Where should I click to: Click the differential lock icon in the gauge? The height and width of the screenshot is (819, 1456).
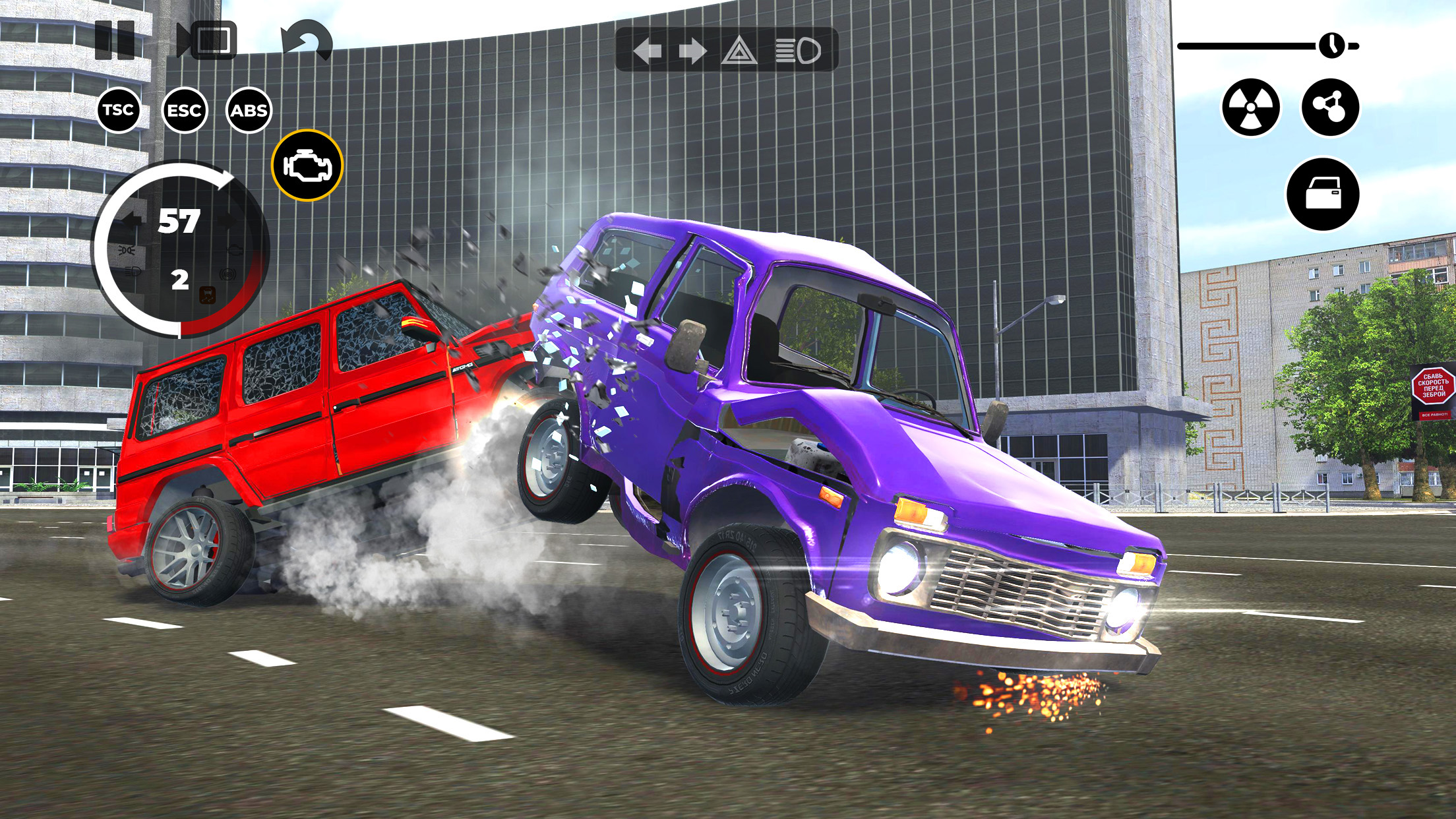(207, 295)
